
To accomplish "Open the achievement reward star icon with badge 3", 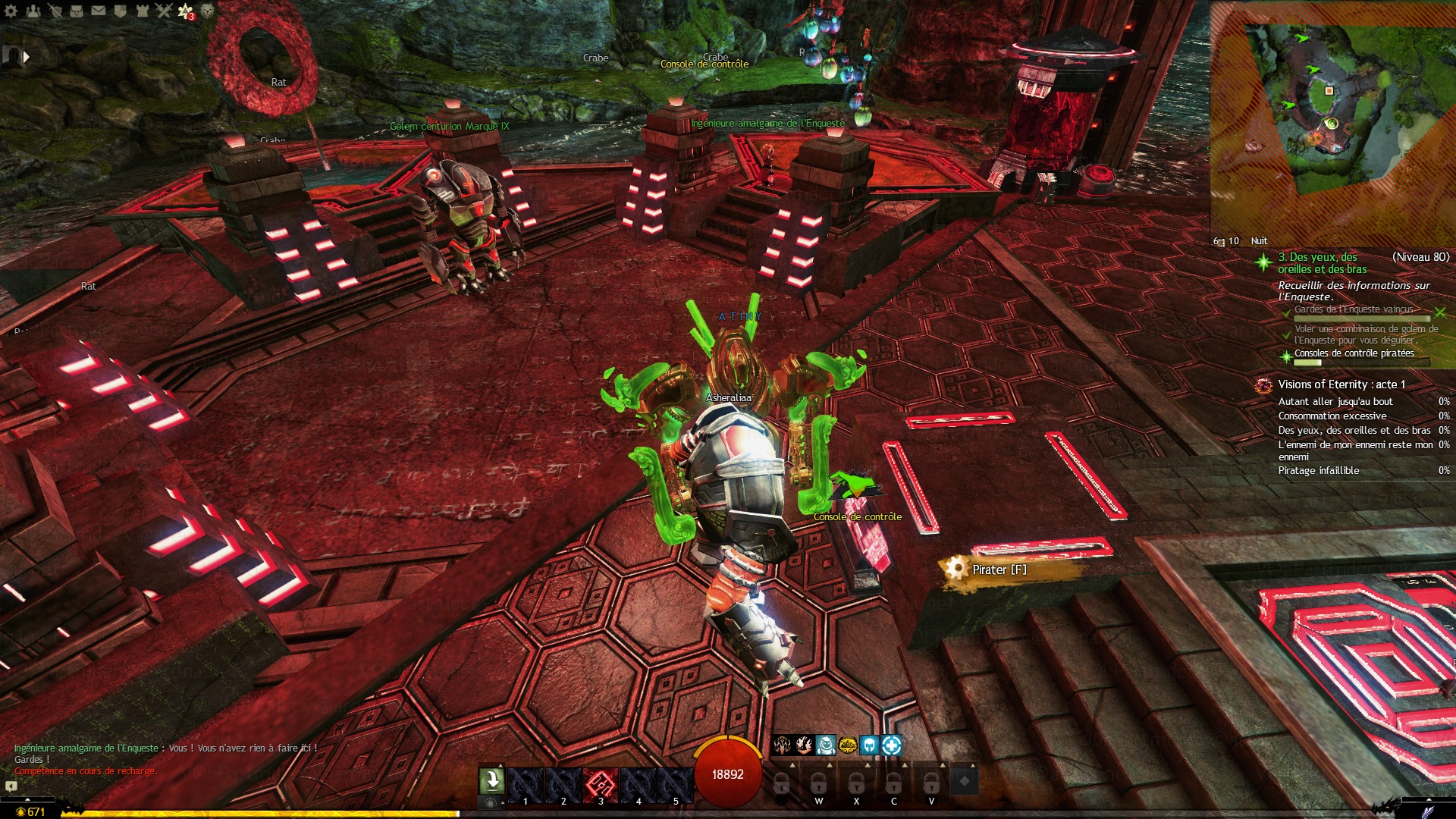I will point(185,11).
